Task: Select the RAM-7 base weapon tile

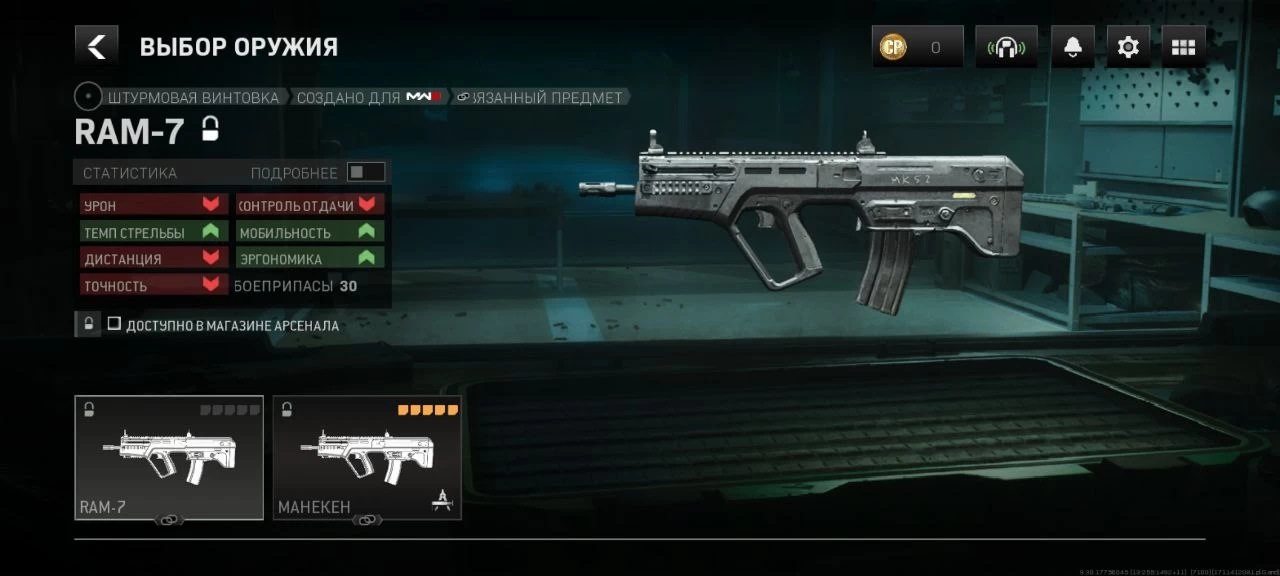Action: pyautogui.click(x=169, y=457)
